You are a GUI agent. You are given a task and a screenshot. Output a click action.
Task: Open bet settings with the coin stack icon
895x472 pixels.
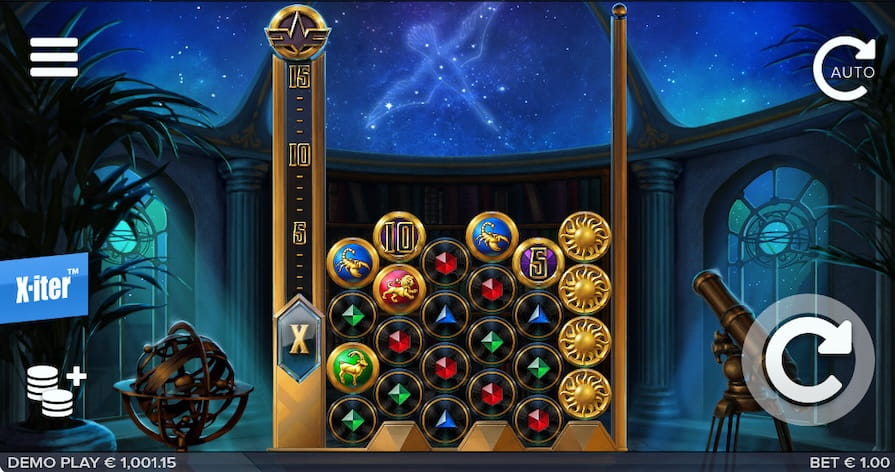[x=55, y=388]
